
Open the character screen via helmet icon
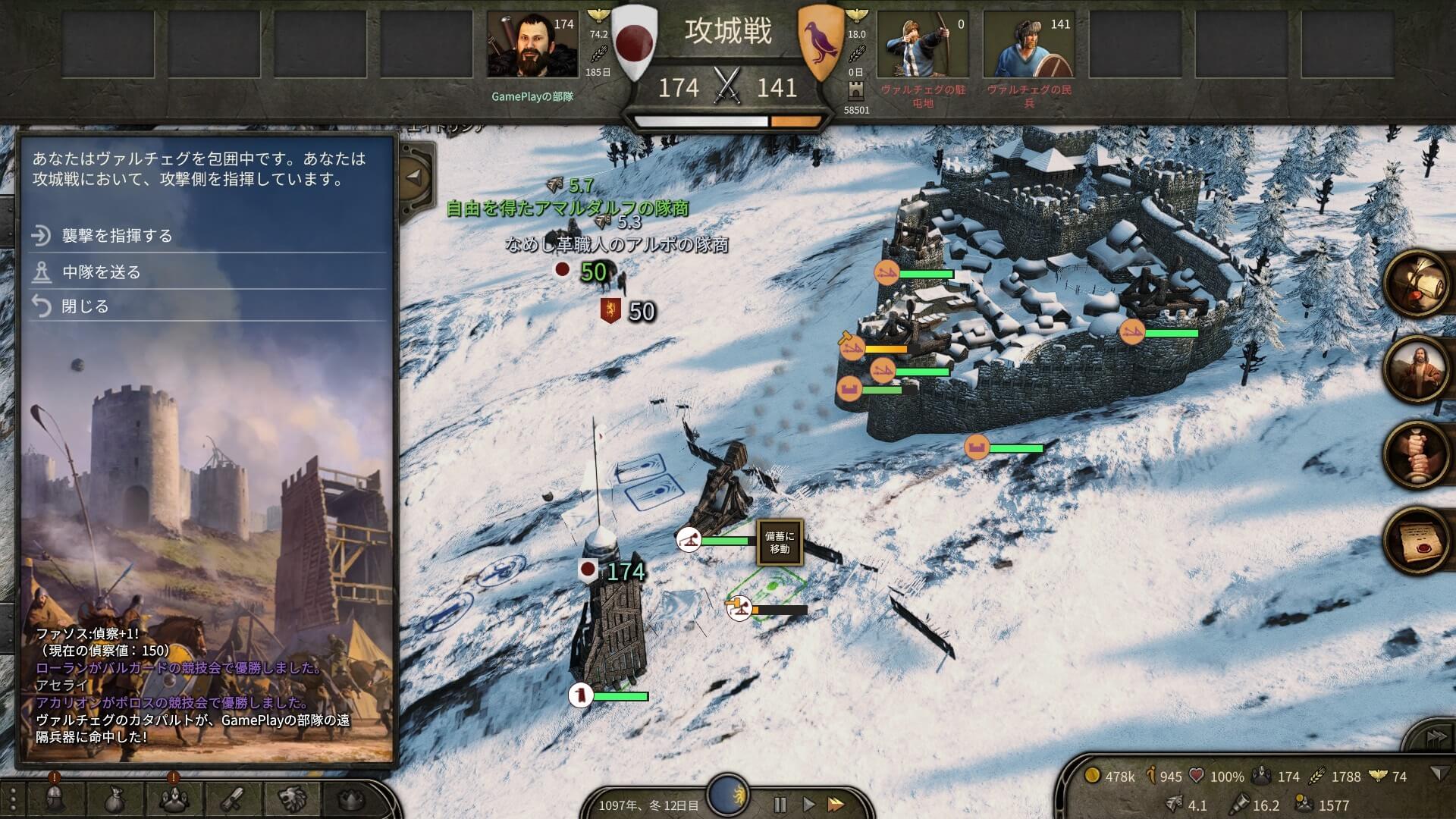53,798
